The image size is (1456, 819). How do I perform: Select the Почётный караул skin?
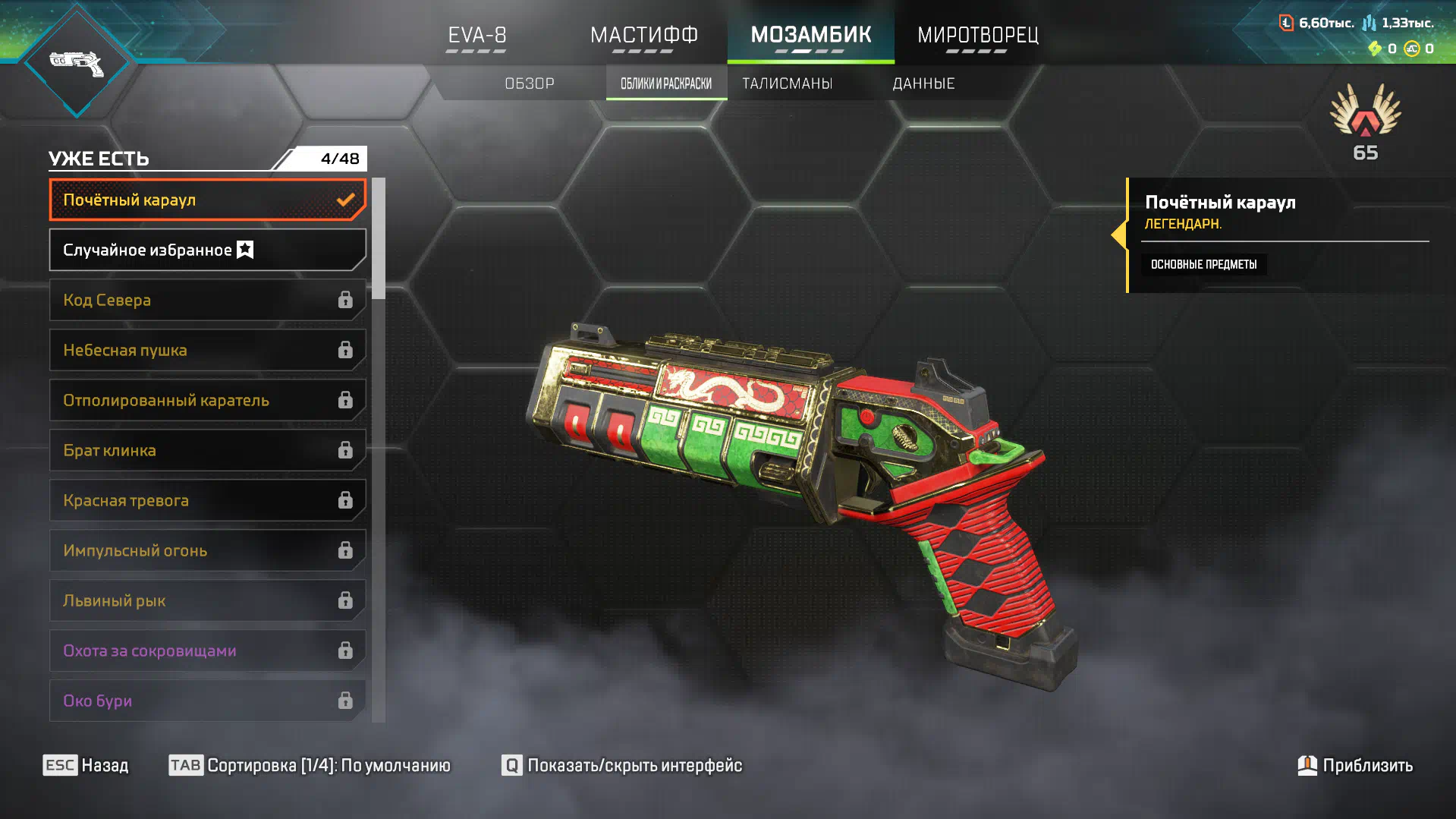click(207, 200)
